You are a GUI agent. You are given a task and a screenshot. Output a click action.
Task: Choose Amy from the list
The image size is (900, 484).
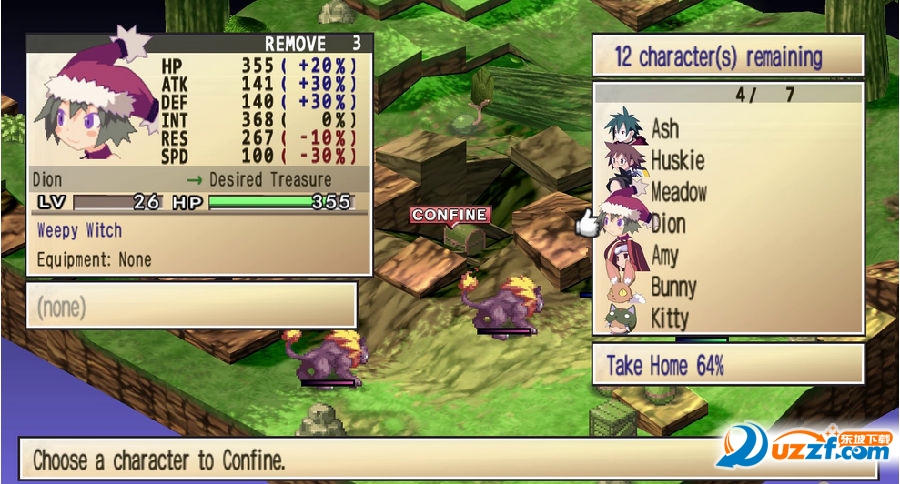point(665,255)
